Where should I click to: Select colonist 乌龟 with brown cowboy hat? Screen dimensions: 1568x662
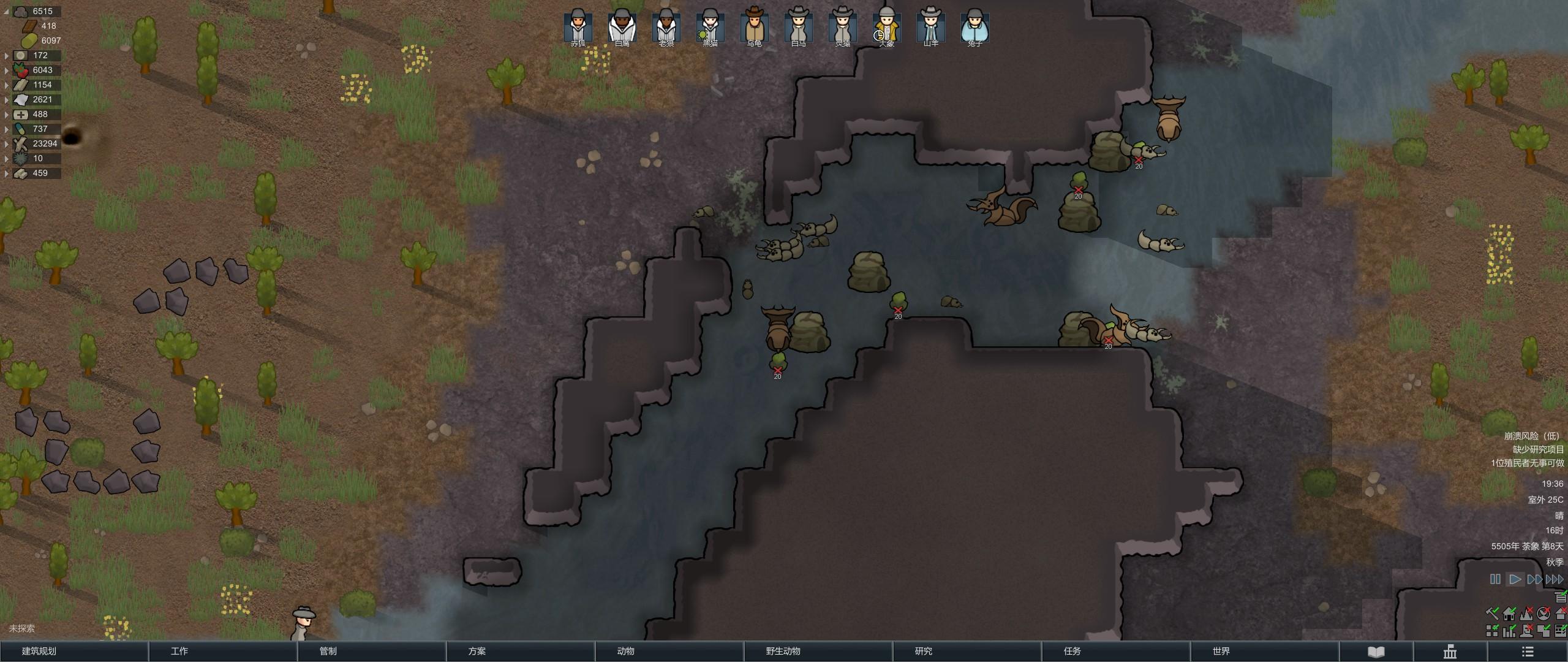point(754,27)
